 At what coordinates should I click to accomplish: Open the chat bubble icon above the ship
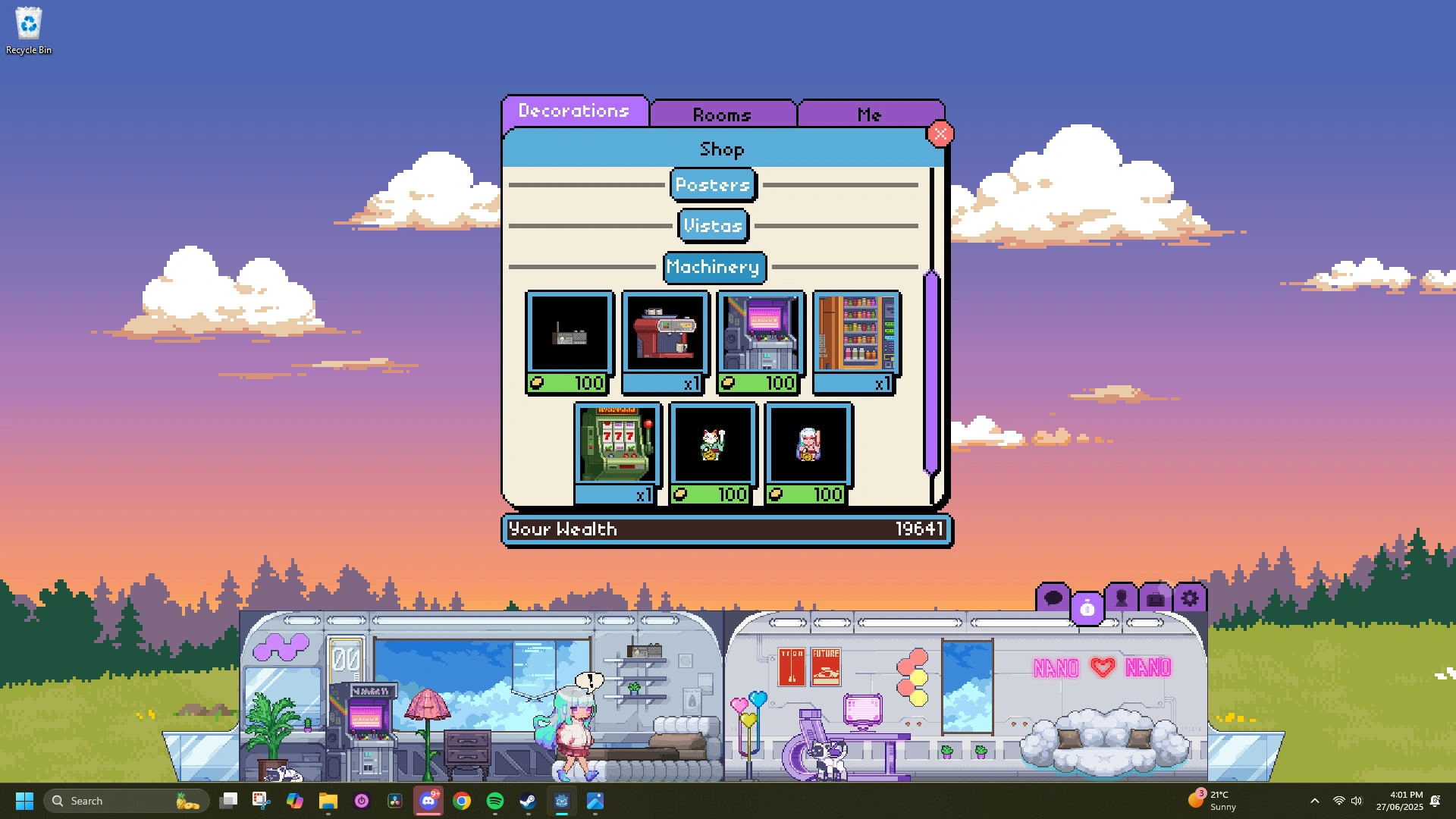pos(1053,597)
